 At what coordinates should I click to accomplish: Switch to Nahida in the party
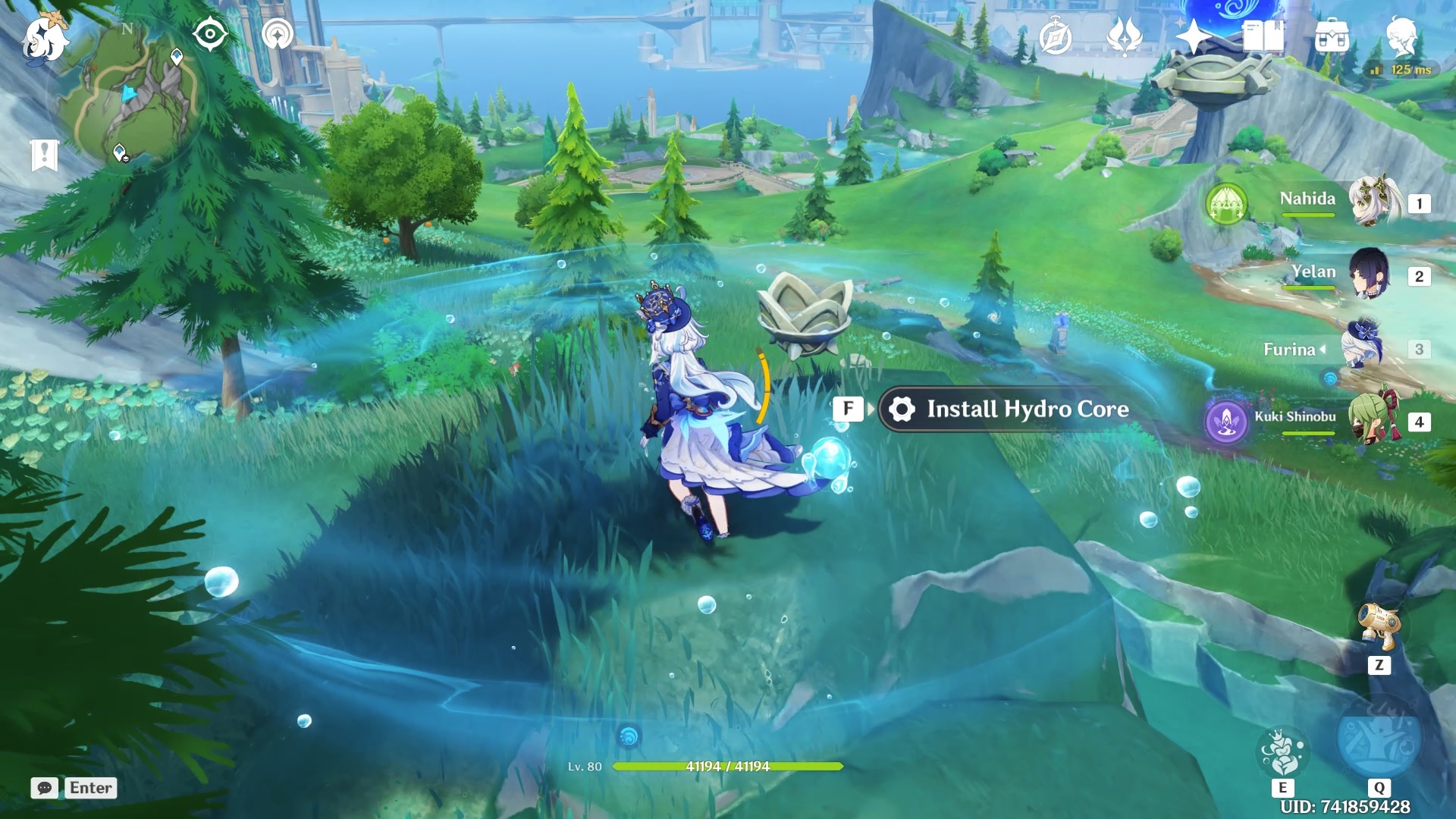pyautogui.click(x=1373, y=202)
